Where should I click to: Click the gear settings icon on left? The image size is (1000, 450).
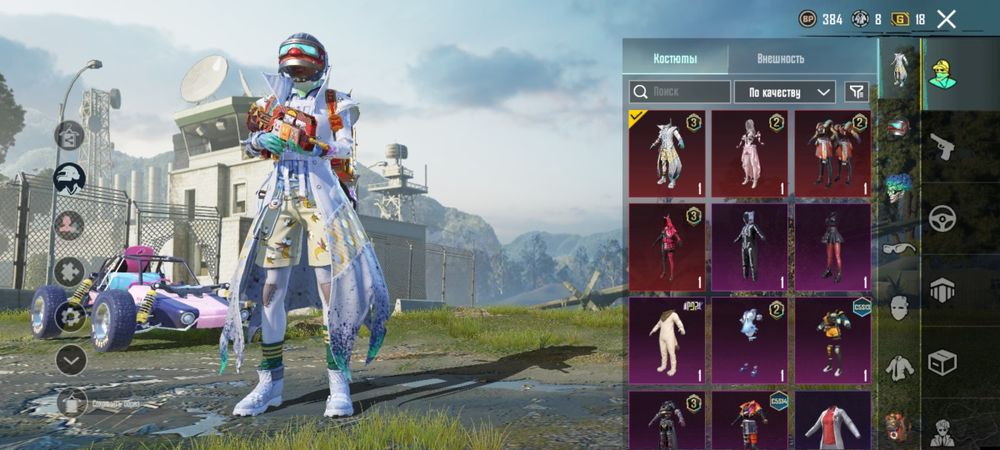tap(70, 317)
